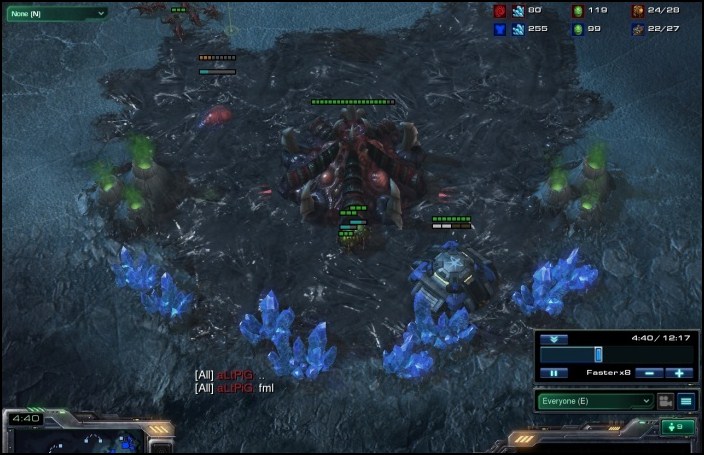Collapse the replay control panel
The width and height of the screenshot is (704, 455).
click(553, 339)
